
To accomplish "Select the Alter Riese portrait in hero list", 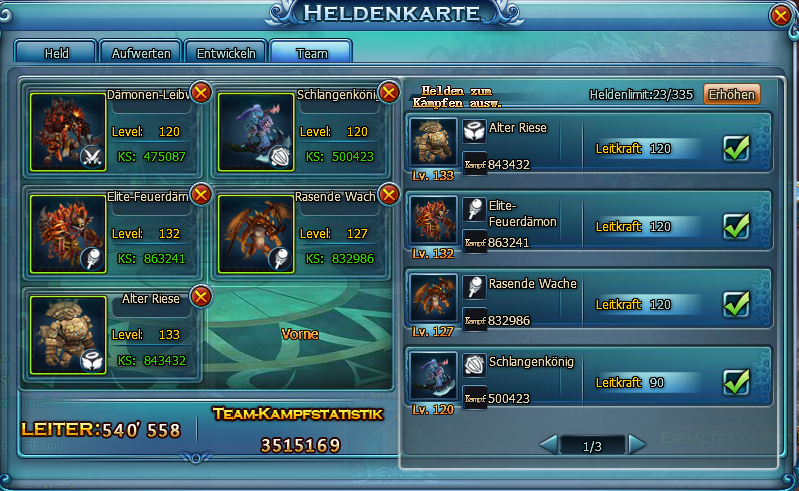I will [x=434, y=143].
